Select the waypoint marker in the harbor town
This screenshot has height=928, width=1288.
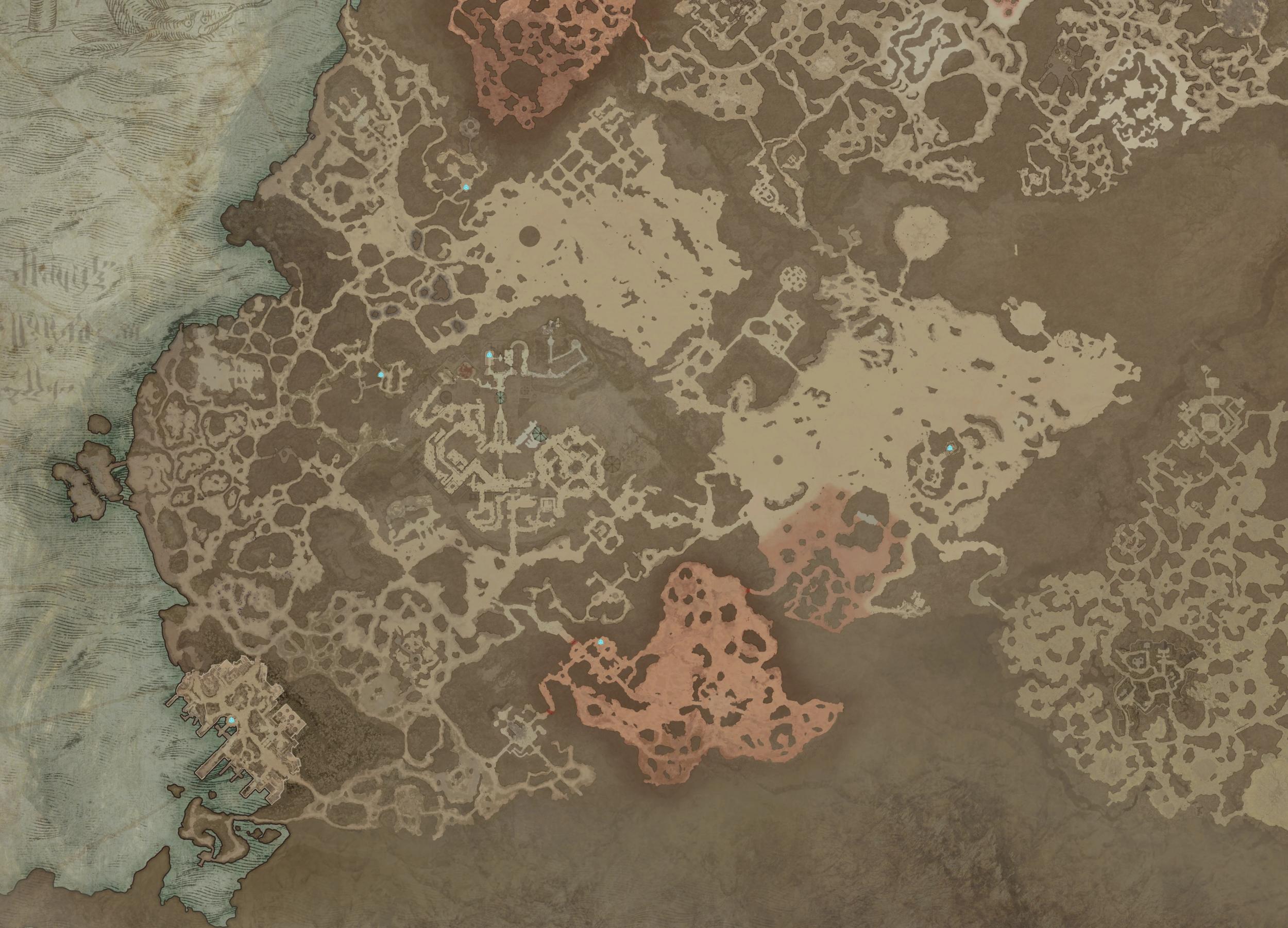(x=232, y=720)
